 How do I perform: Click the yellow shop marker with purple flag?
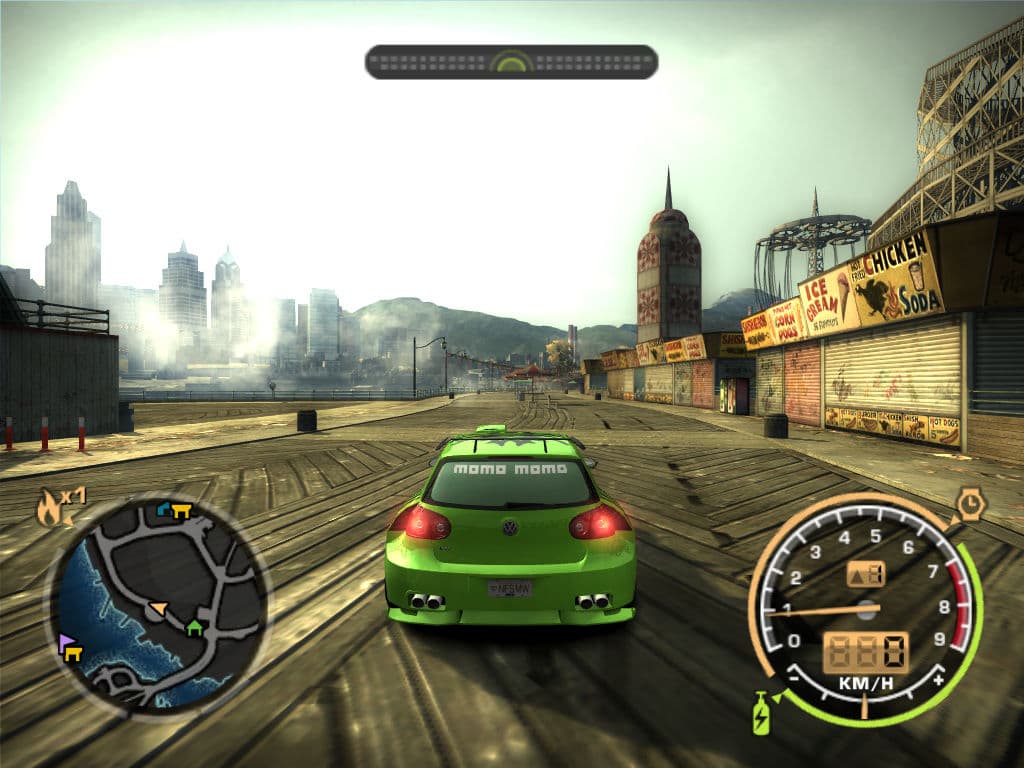point(70,649)
